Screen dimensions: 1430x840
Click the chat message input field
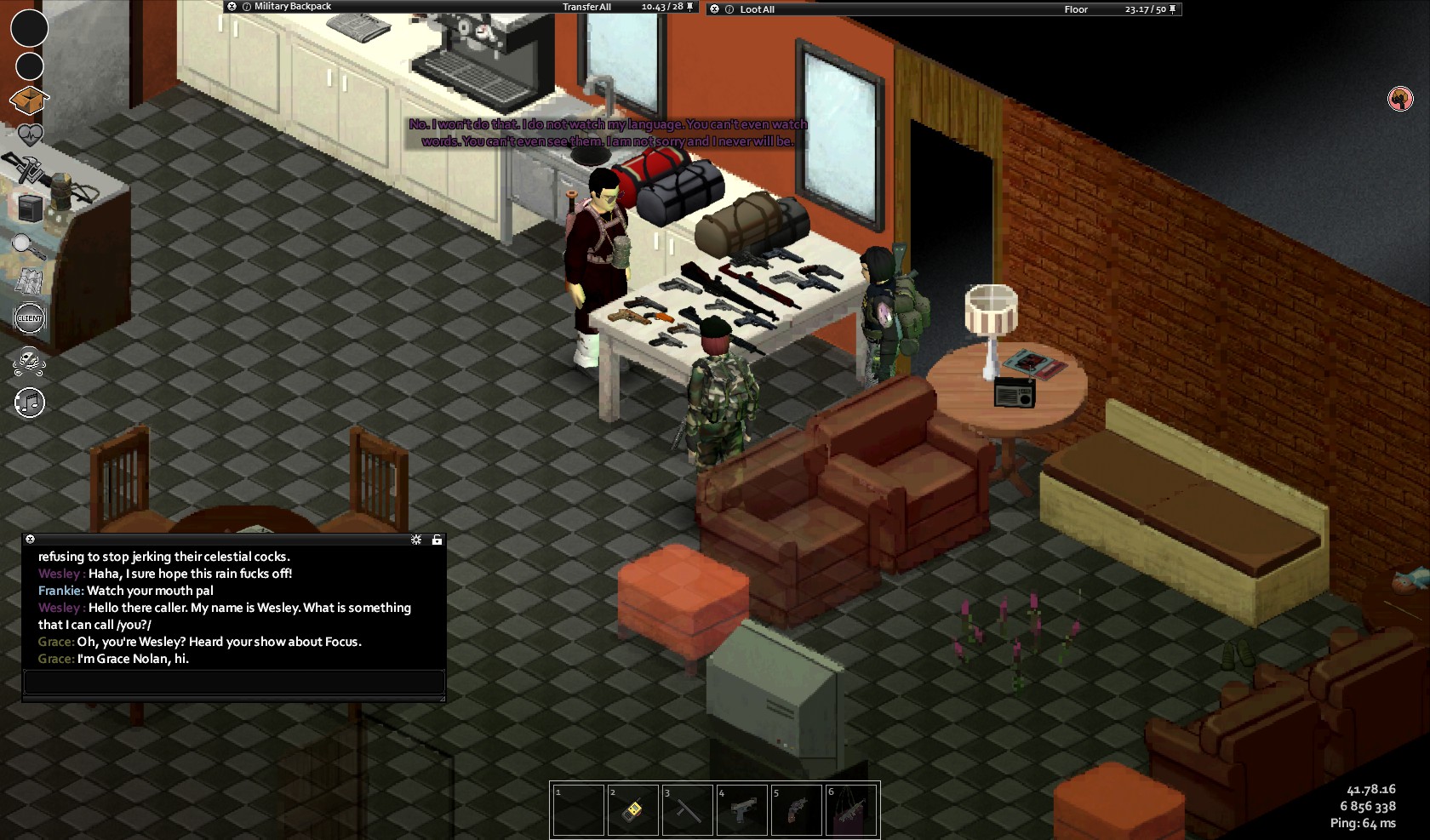234,682
